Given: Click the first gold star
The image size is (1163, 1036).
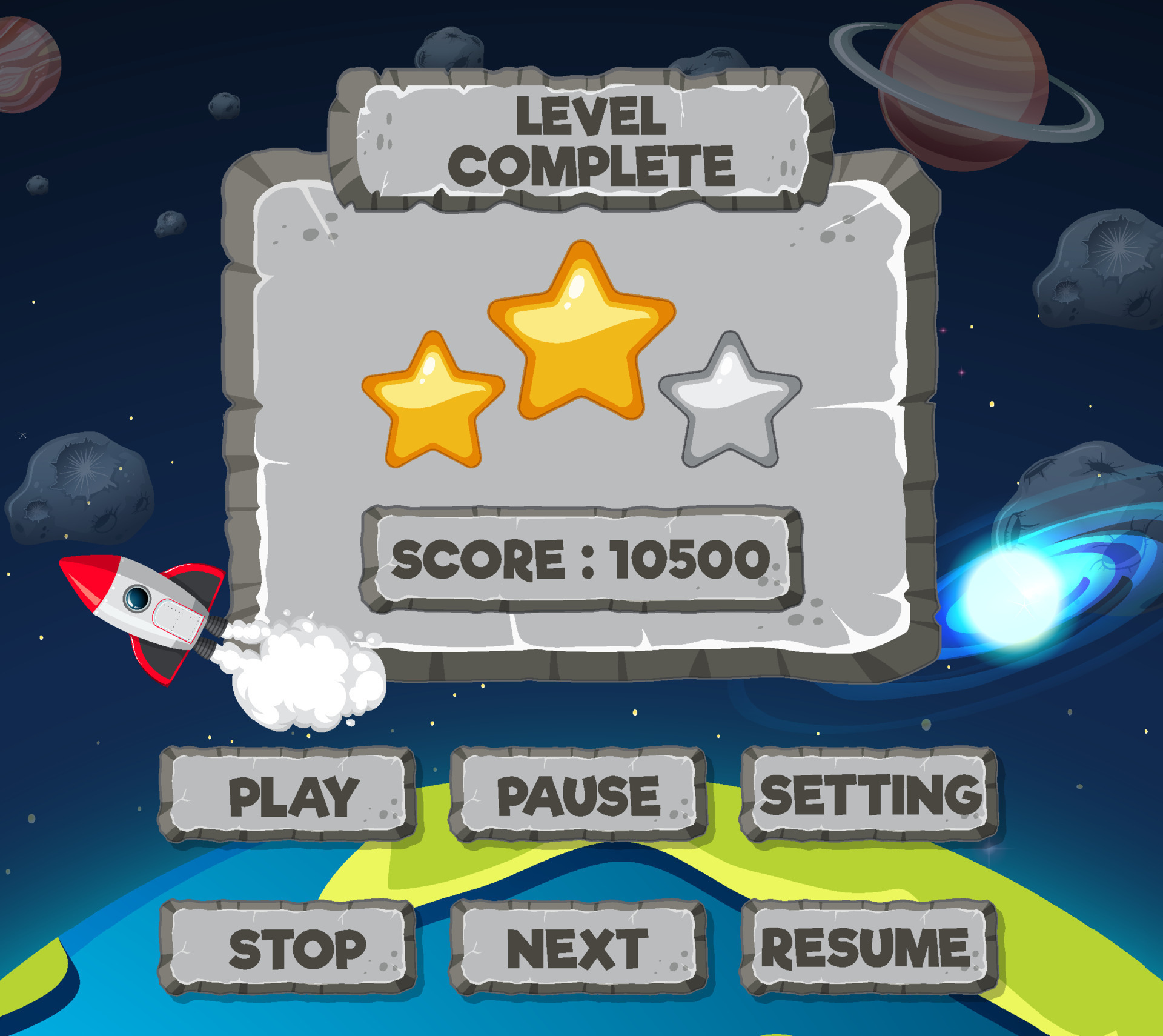Looking at the screenshot, I should pos(433,400).
